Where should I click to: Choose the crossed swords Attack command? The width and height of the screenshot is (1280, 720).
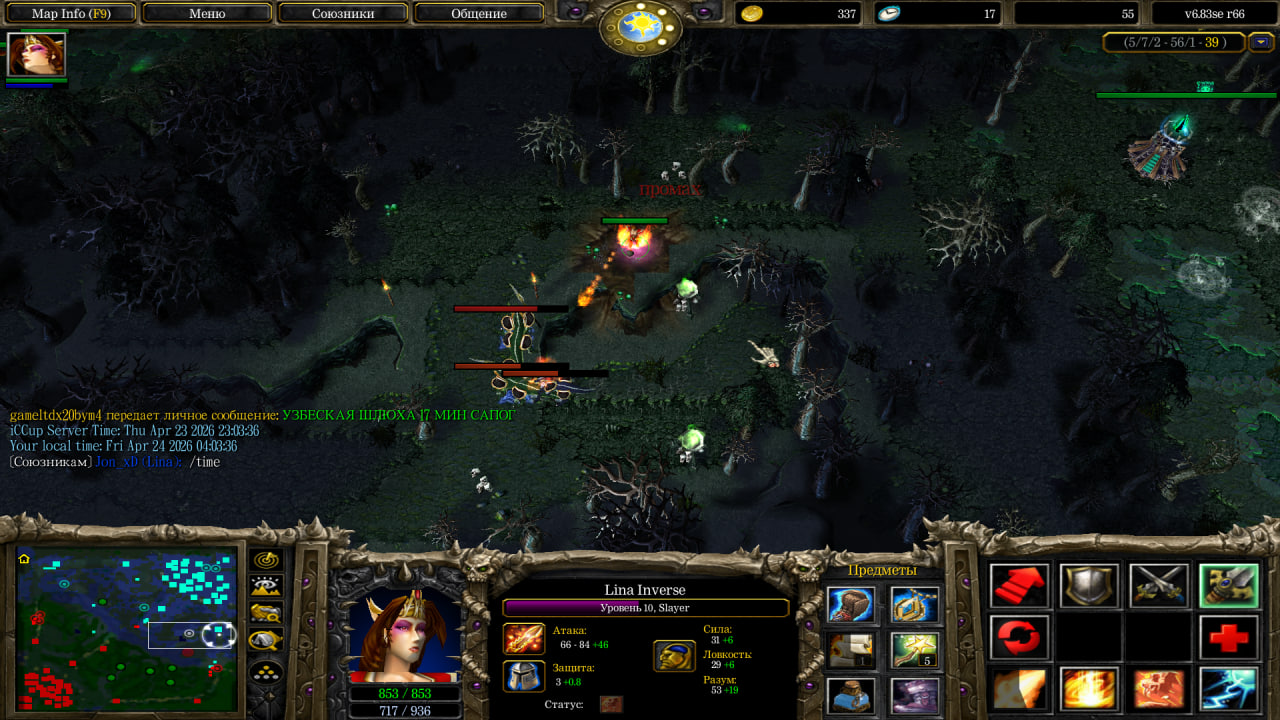click(1159, 586)
